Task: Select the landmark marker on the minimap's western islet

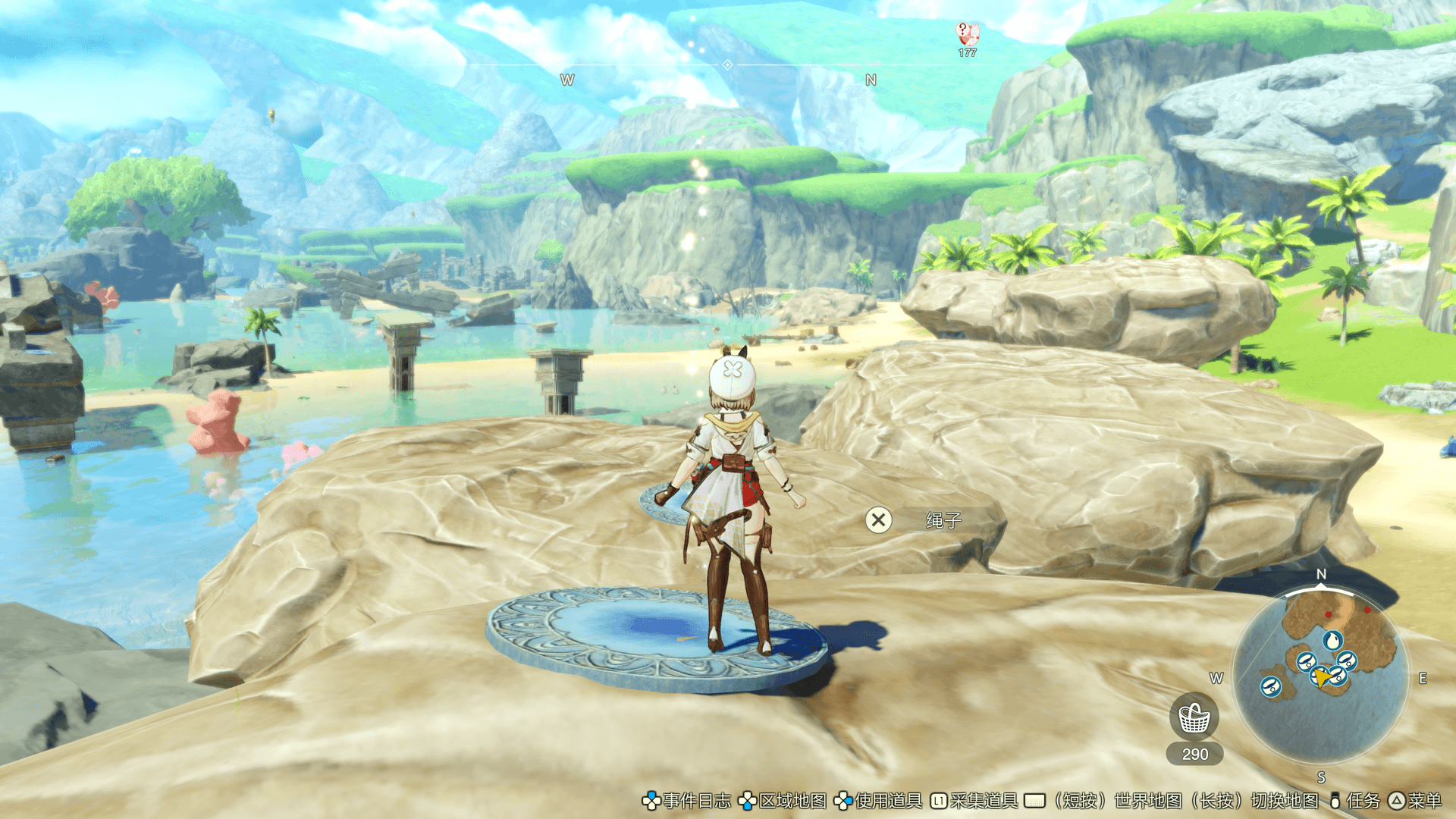Action: pos(1270,687)
